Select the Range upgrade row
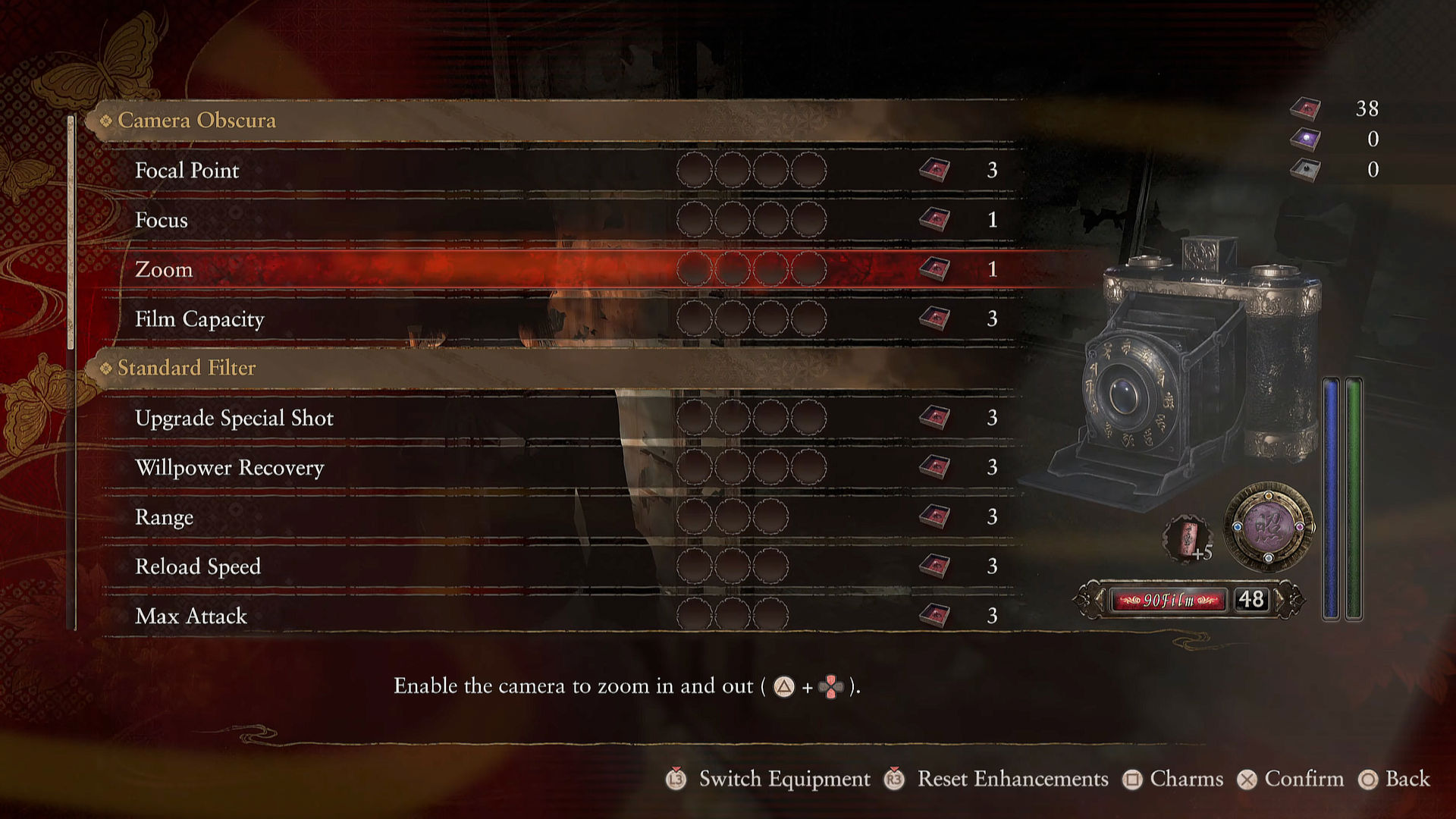Image resolution: width=1456 pixels, height=819 pixels. tap(164, 517)
